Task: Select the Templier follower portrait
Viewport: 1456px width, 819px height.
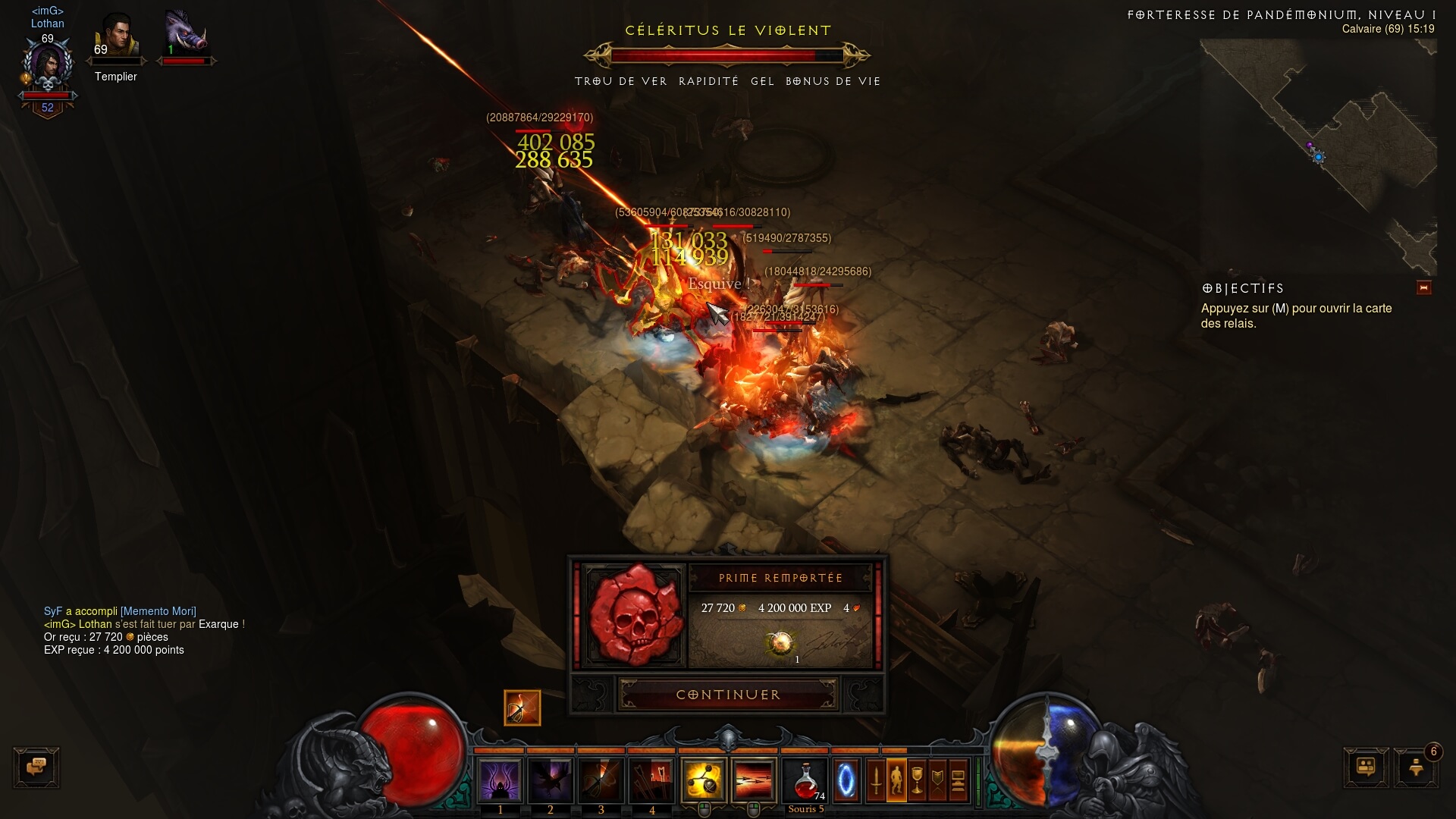Action: click(x=116, y=36)
